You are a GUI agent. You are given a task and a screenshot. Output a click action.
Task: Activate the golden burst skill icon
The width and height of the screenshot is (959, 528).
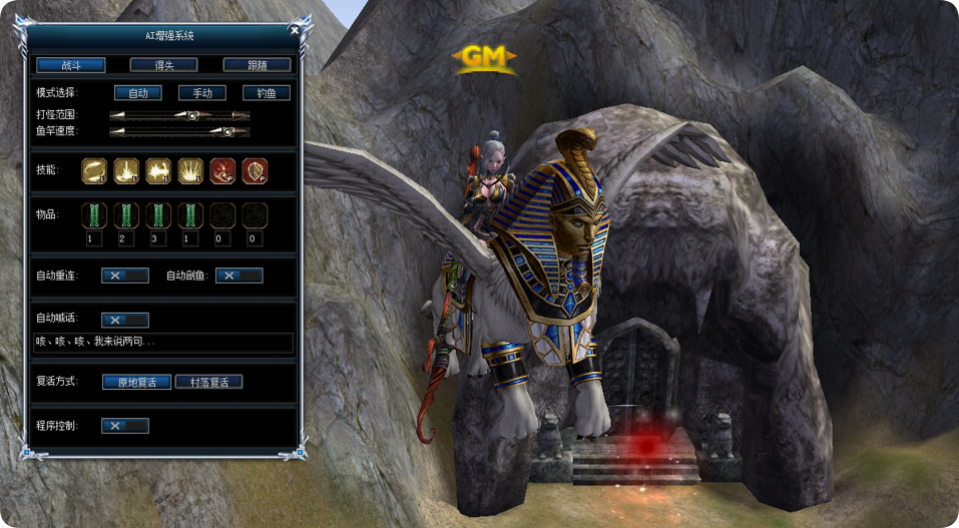coord(190,171)
